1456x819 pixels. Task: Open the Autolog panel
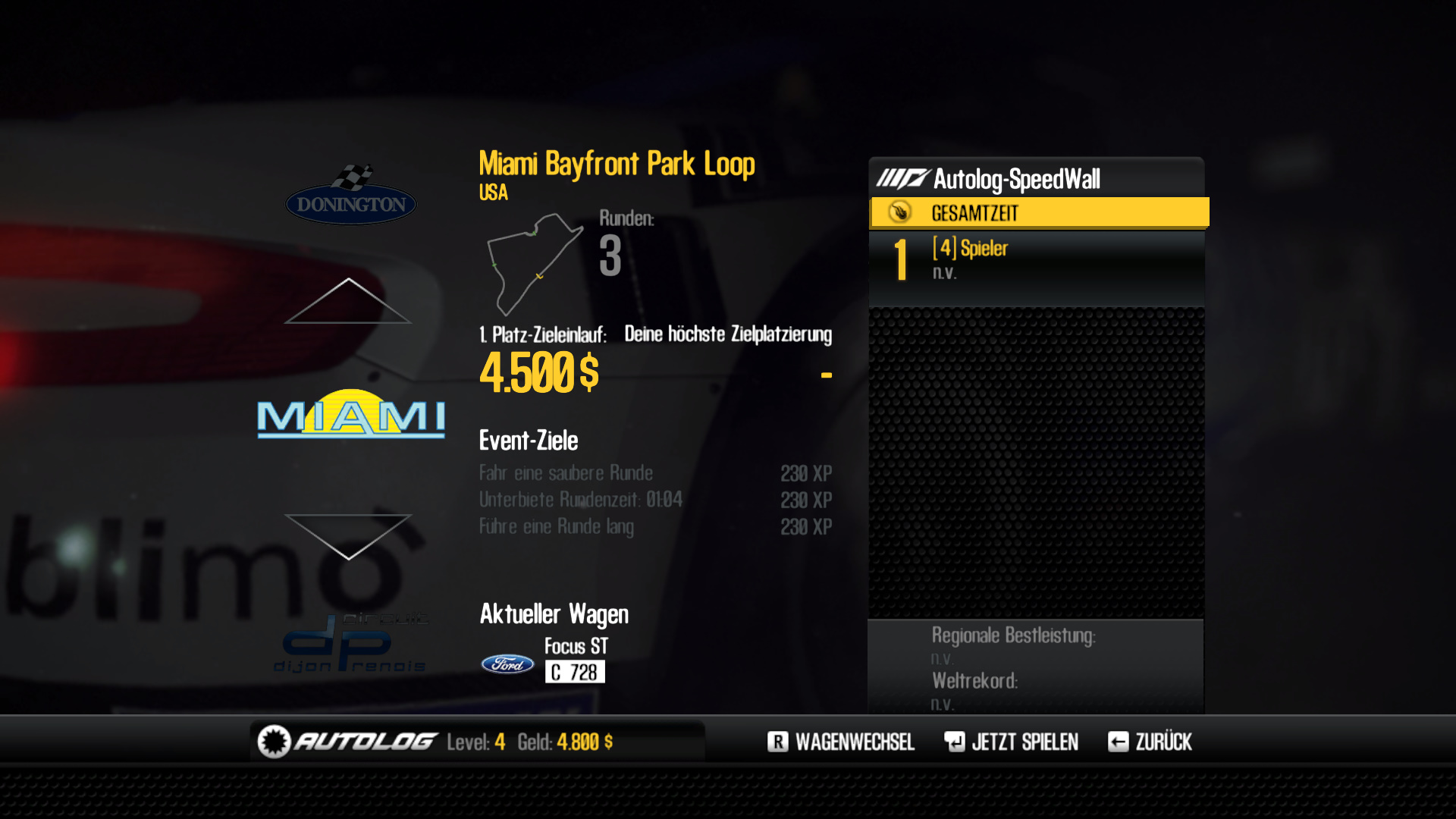364,742
